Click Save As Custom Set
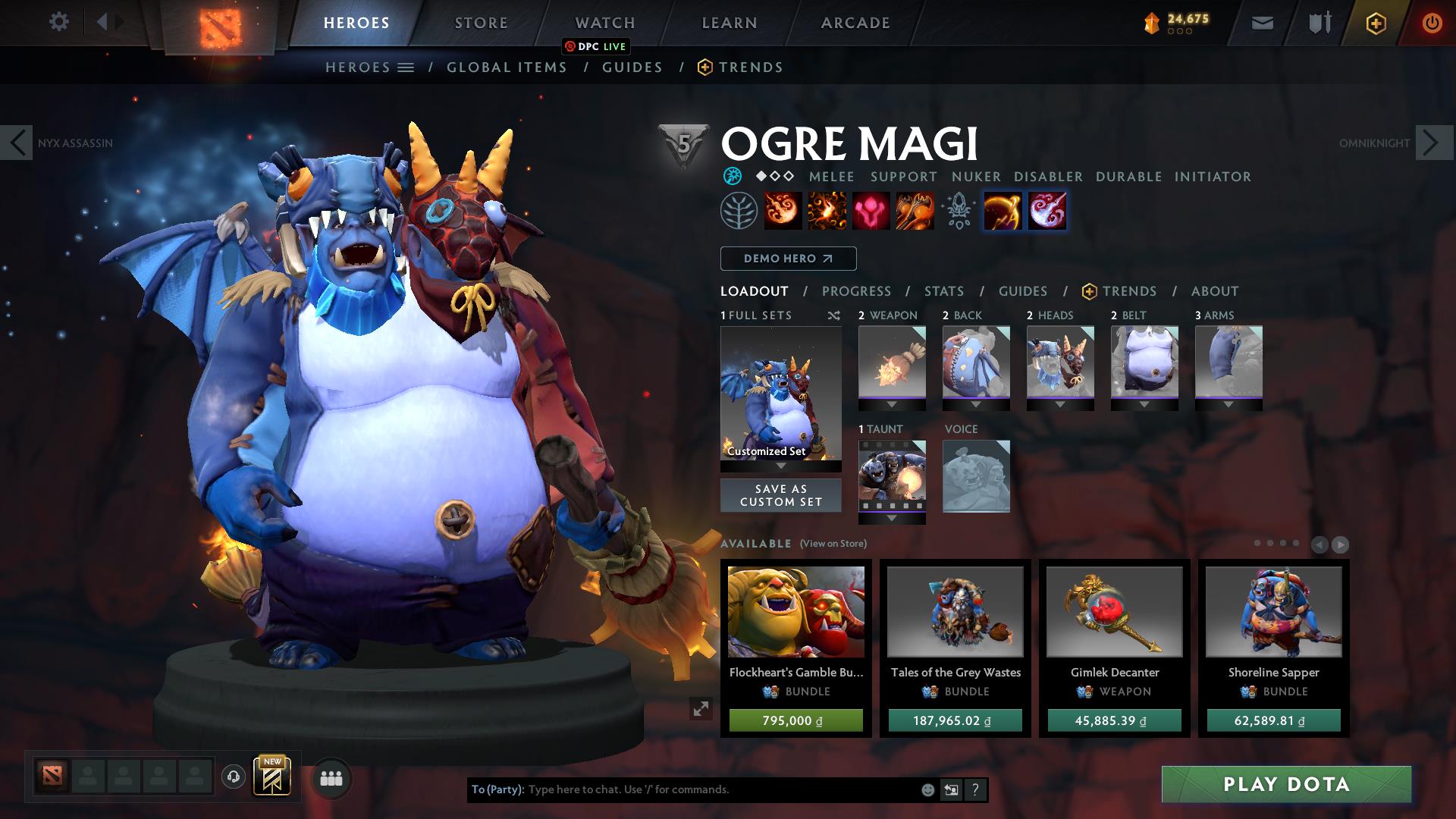This screenshot has height=819, width=1456. 780,494
